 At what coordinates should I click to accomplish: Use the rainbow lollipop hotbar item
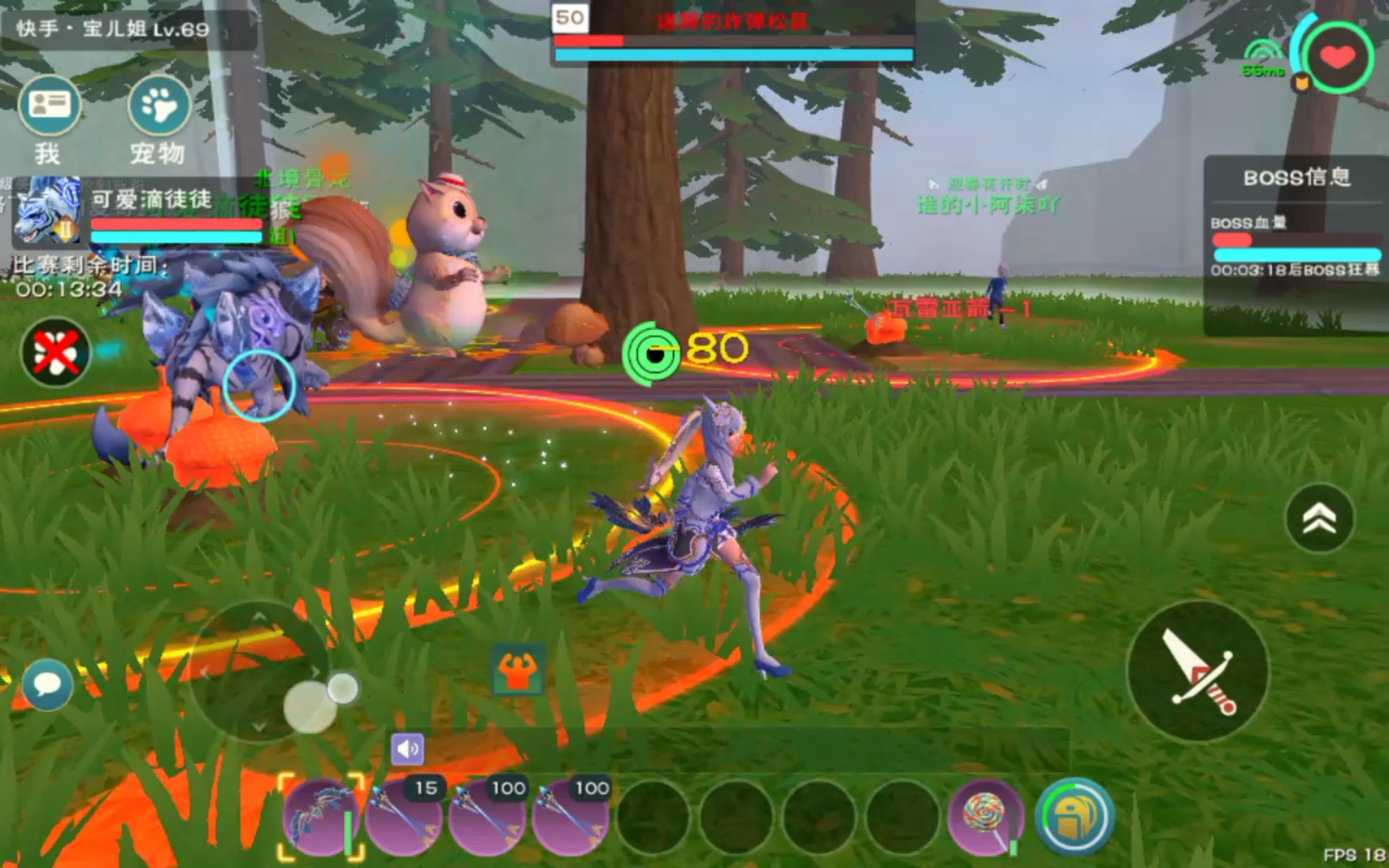tap(985, 817)
